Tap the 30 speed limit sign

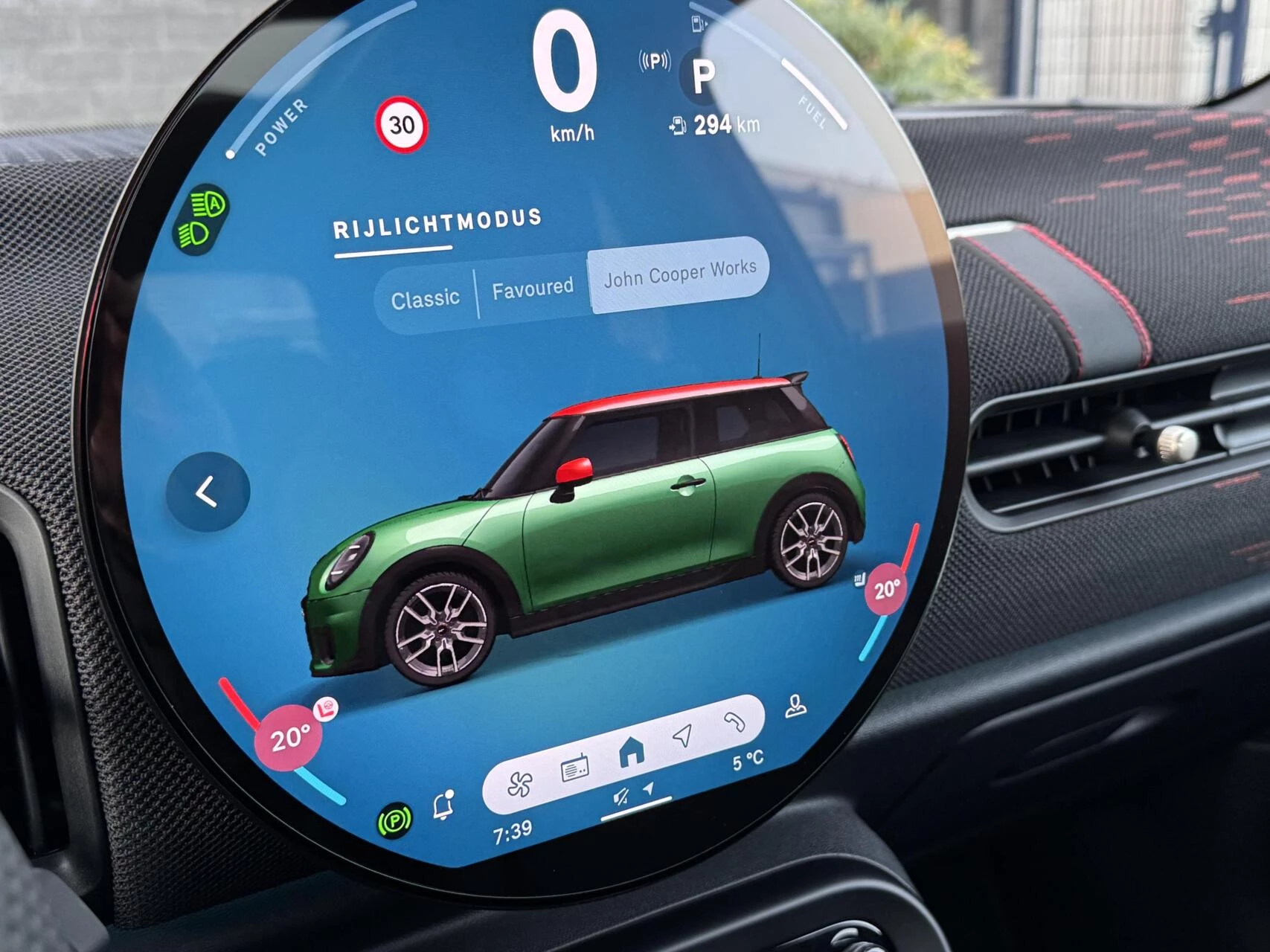click(403, 126)
